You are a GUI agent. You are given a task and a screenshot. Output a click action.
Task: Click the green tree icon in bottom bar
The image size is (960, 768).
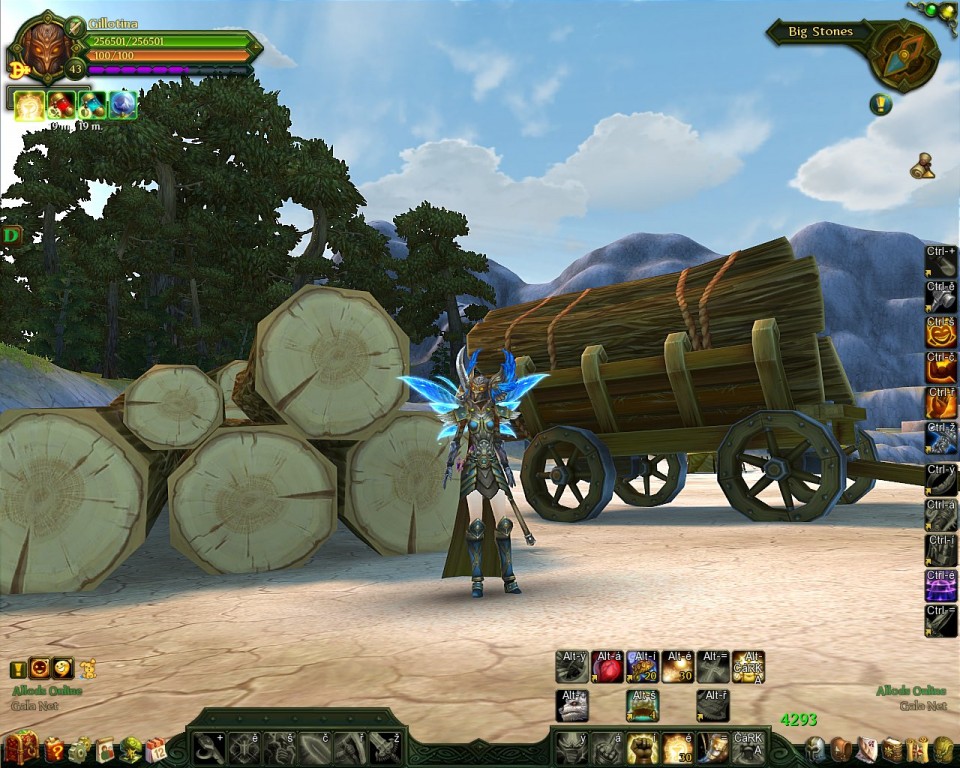click(130, 749)
